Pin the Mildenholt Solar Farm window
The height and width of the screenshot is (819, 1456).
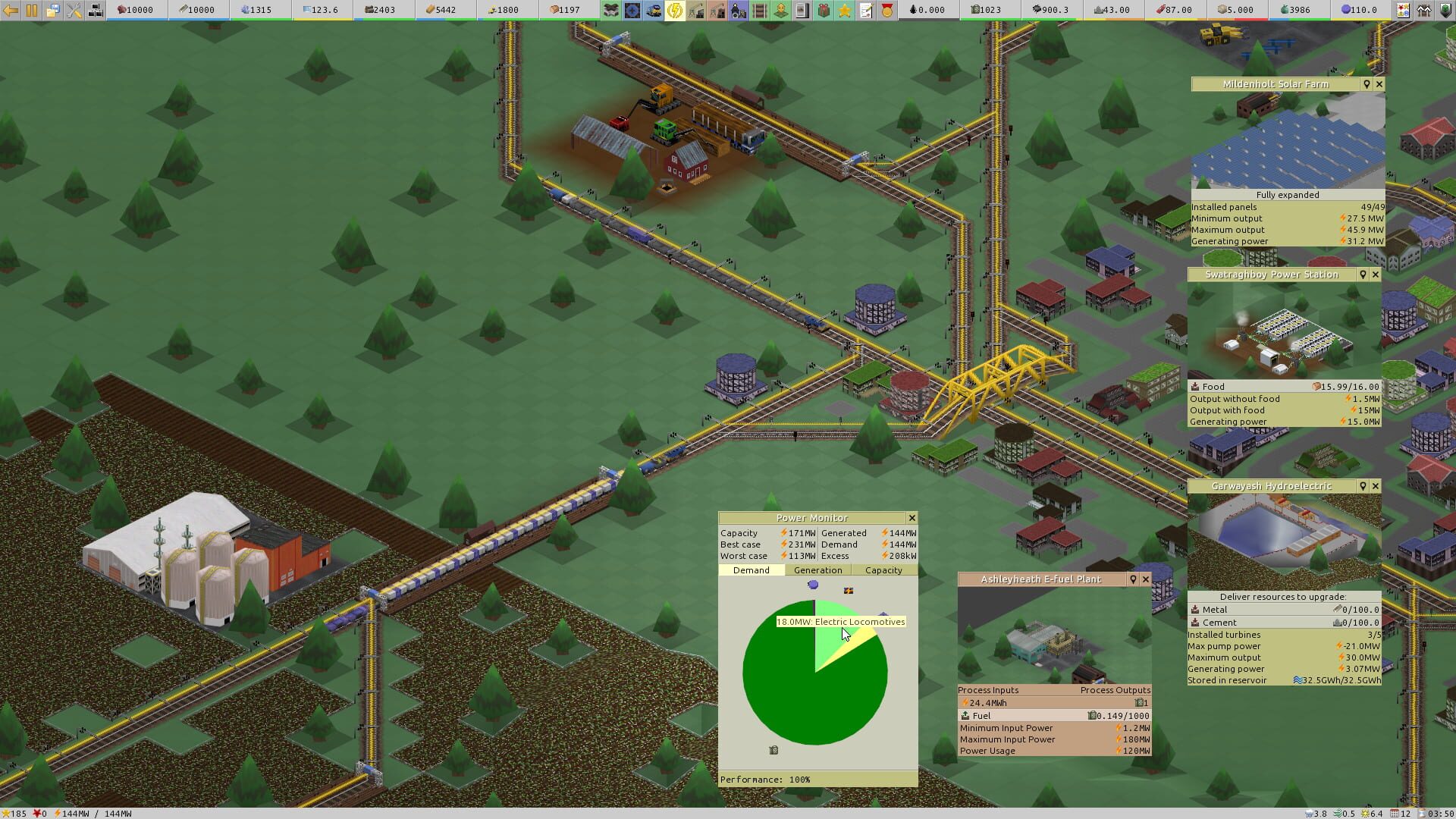1367,84
